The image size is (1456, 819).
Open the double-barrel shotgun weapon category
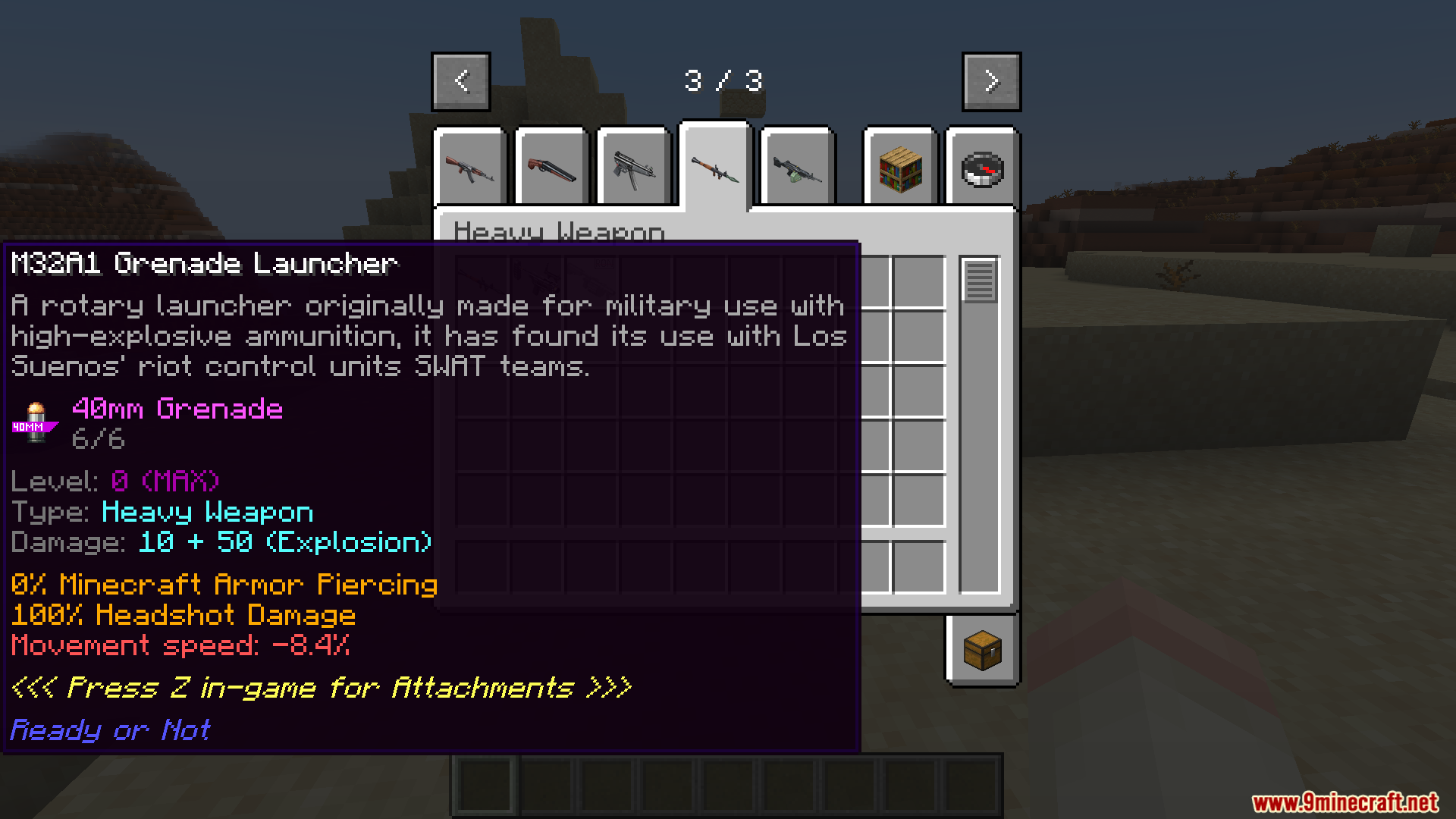point(551,168)
